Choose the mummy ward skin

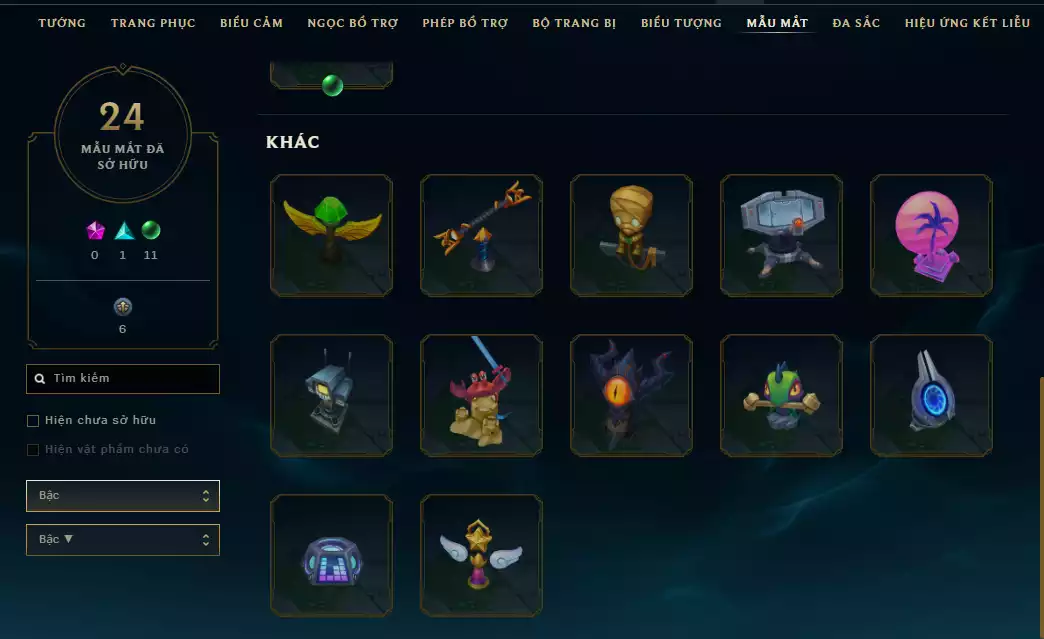[x=631, y=235]
